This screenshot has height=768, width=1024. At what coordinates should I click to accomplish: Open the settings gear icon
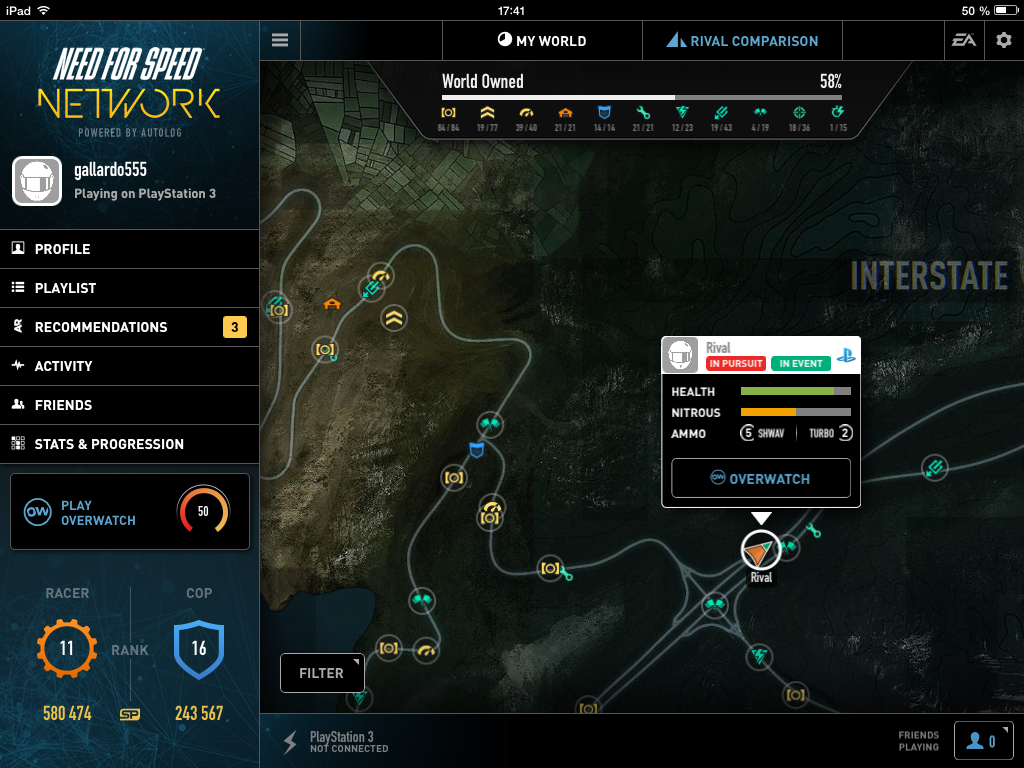[1004, 41]
